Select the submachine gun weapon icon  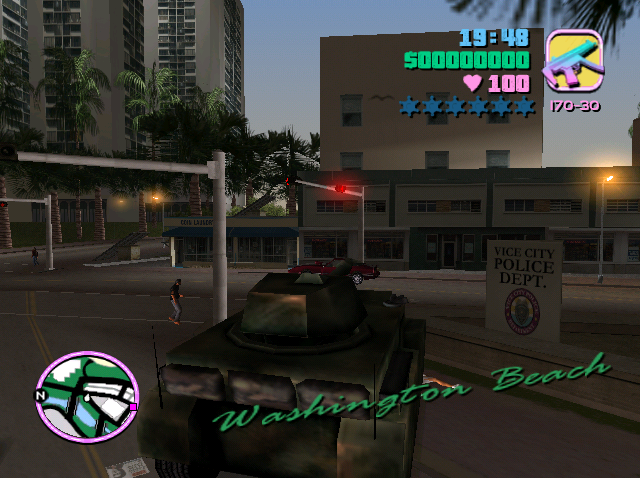point(573,62)
